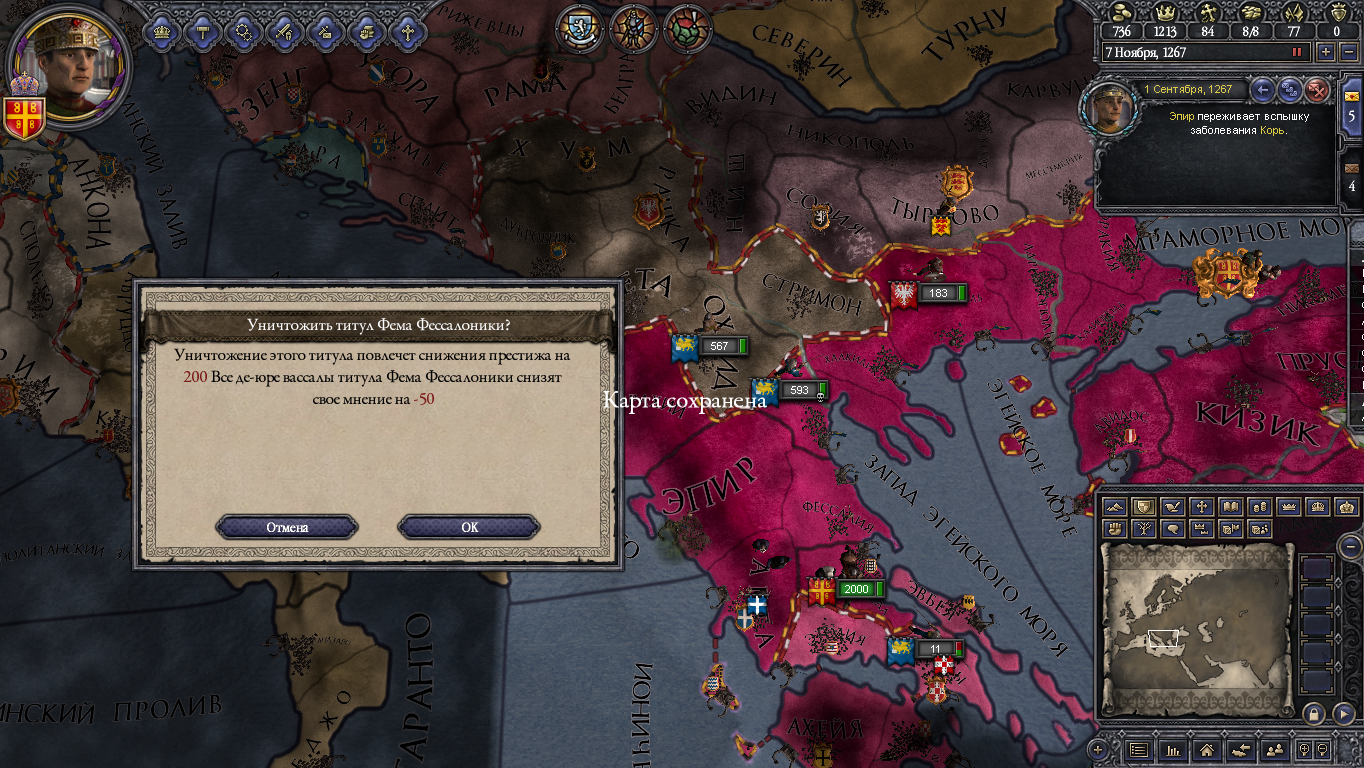Open the ledger bar chart button
Viewport: 1364px width, 768px height.
pyautogui.click(x=1173, y=749)
